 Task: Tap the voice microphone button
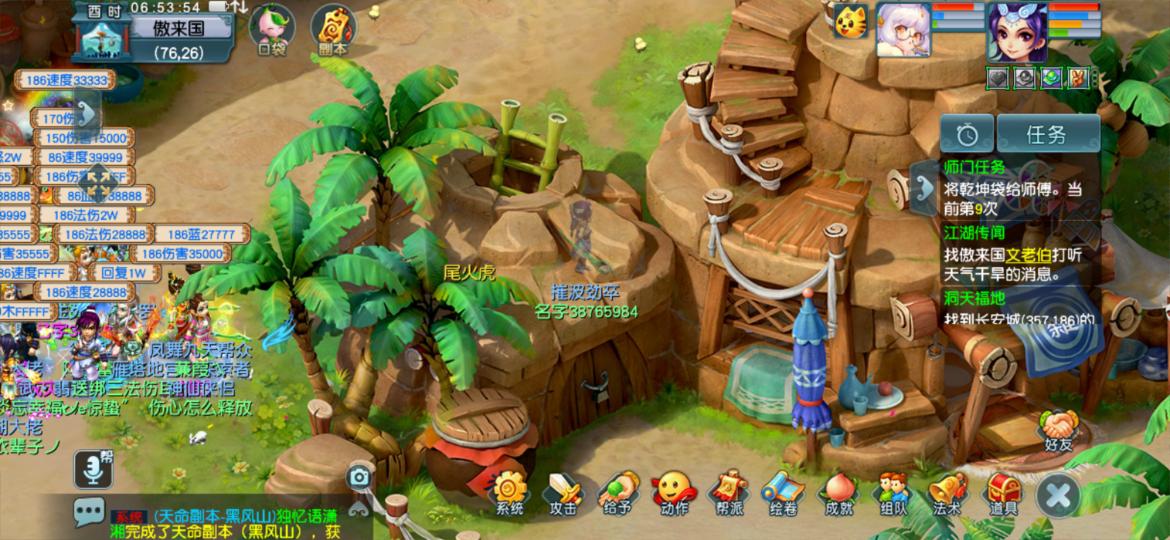(x=92, y=468)
